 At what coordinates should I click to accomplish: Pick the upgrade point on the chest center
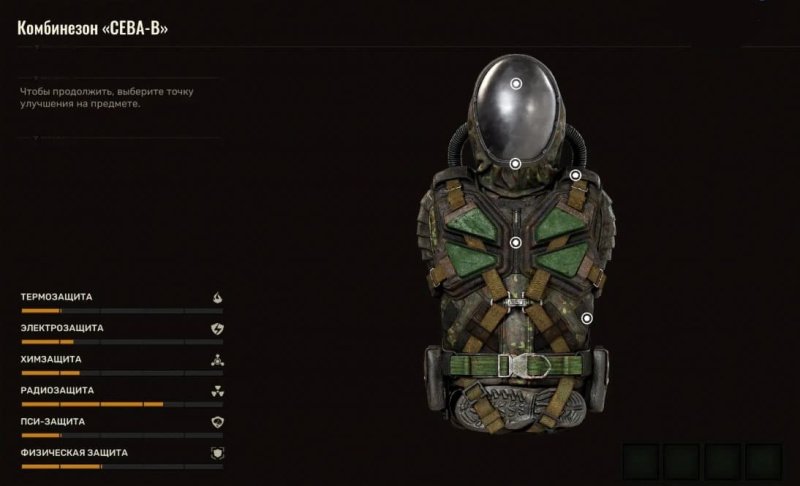tap(516, 242)
